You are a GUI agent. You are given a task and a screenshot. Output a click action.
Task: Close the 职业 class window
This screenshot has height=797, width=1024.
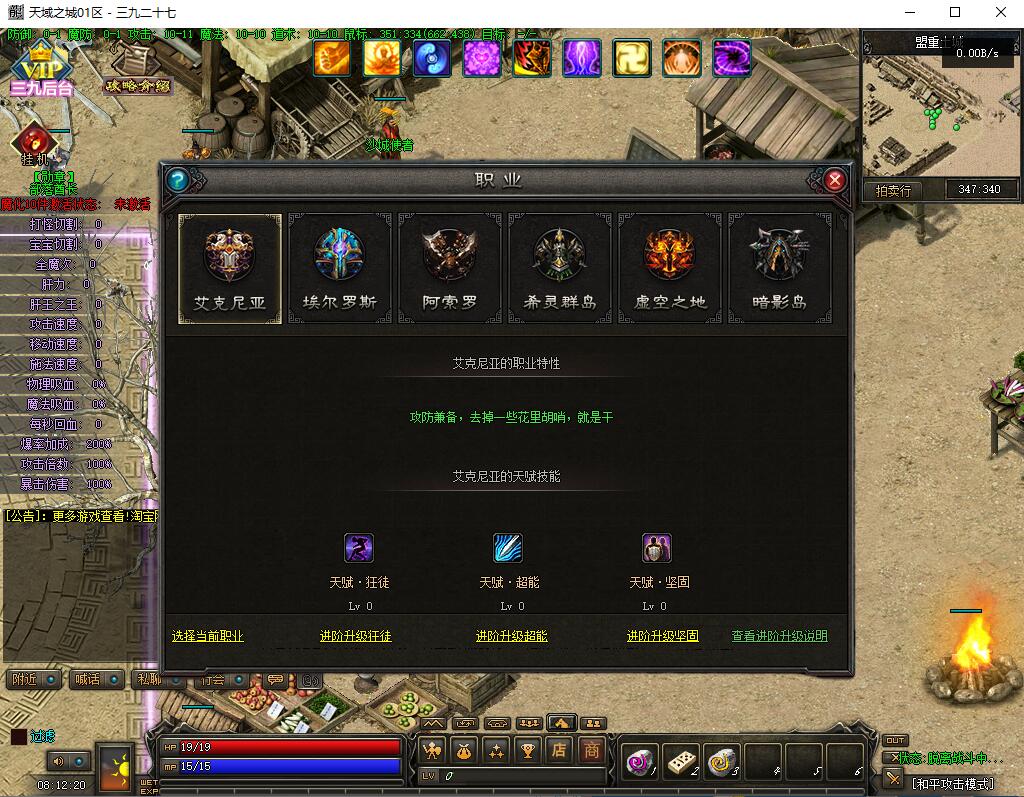click(835, 180)
